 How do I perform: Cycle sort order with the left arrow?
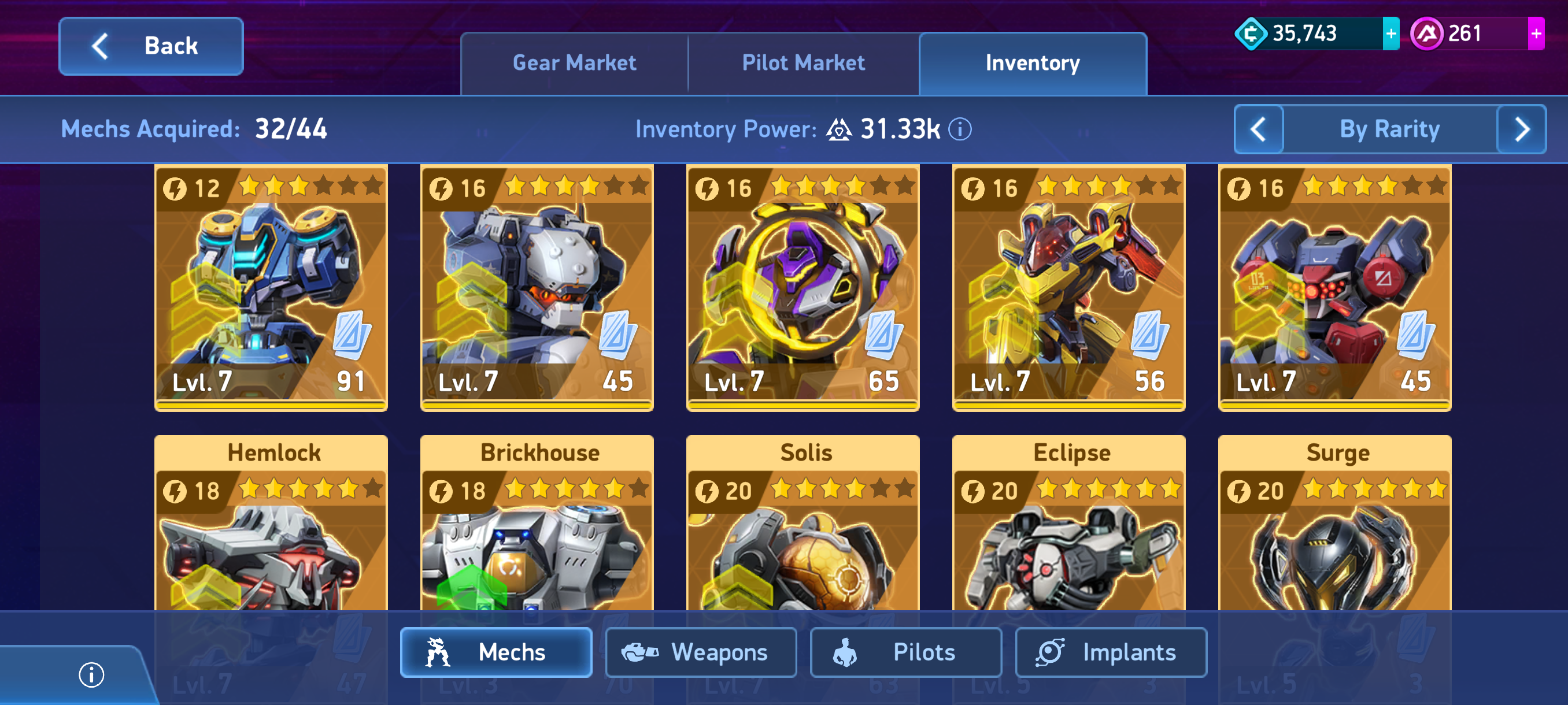pyautogui.click(x=1258, y=129)
